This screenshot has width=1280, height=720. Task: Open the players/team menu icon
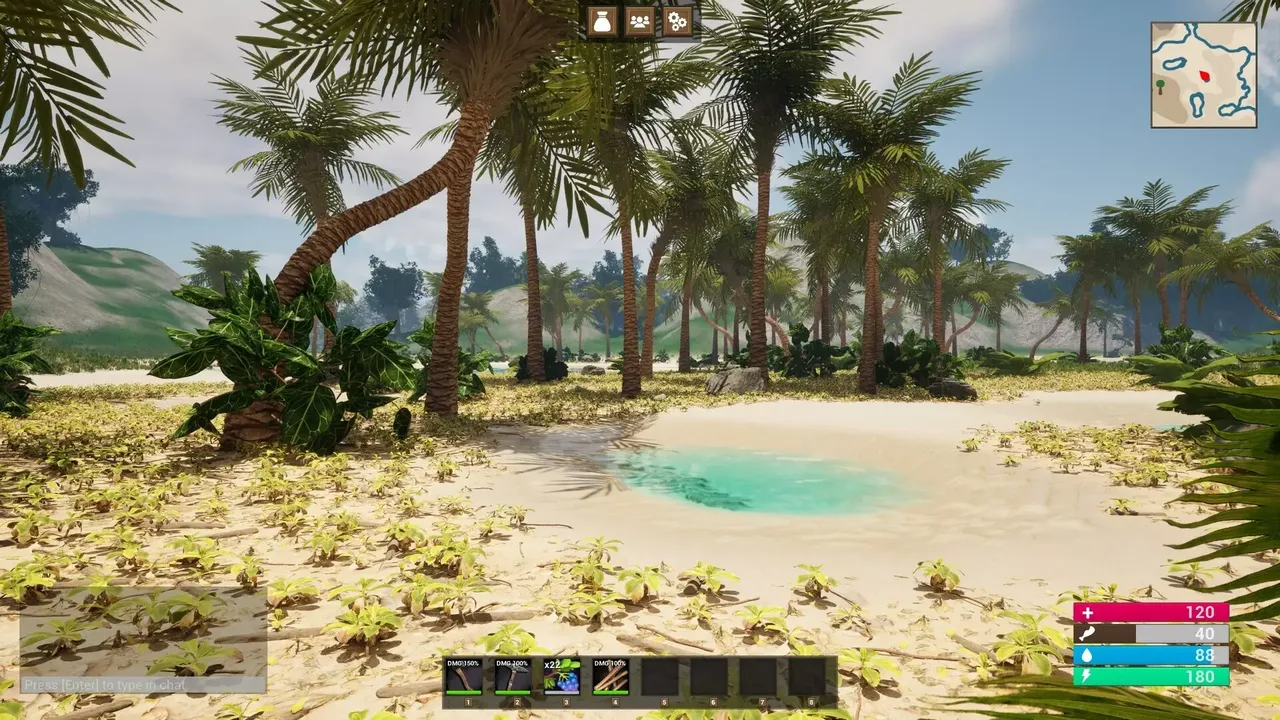click(x=639, y=22)
